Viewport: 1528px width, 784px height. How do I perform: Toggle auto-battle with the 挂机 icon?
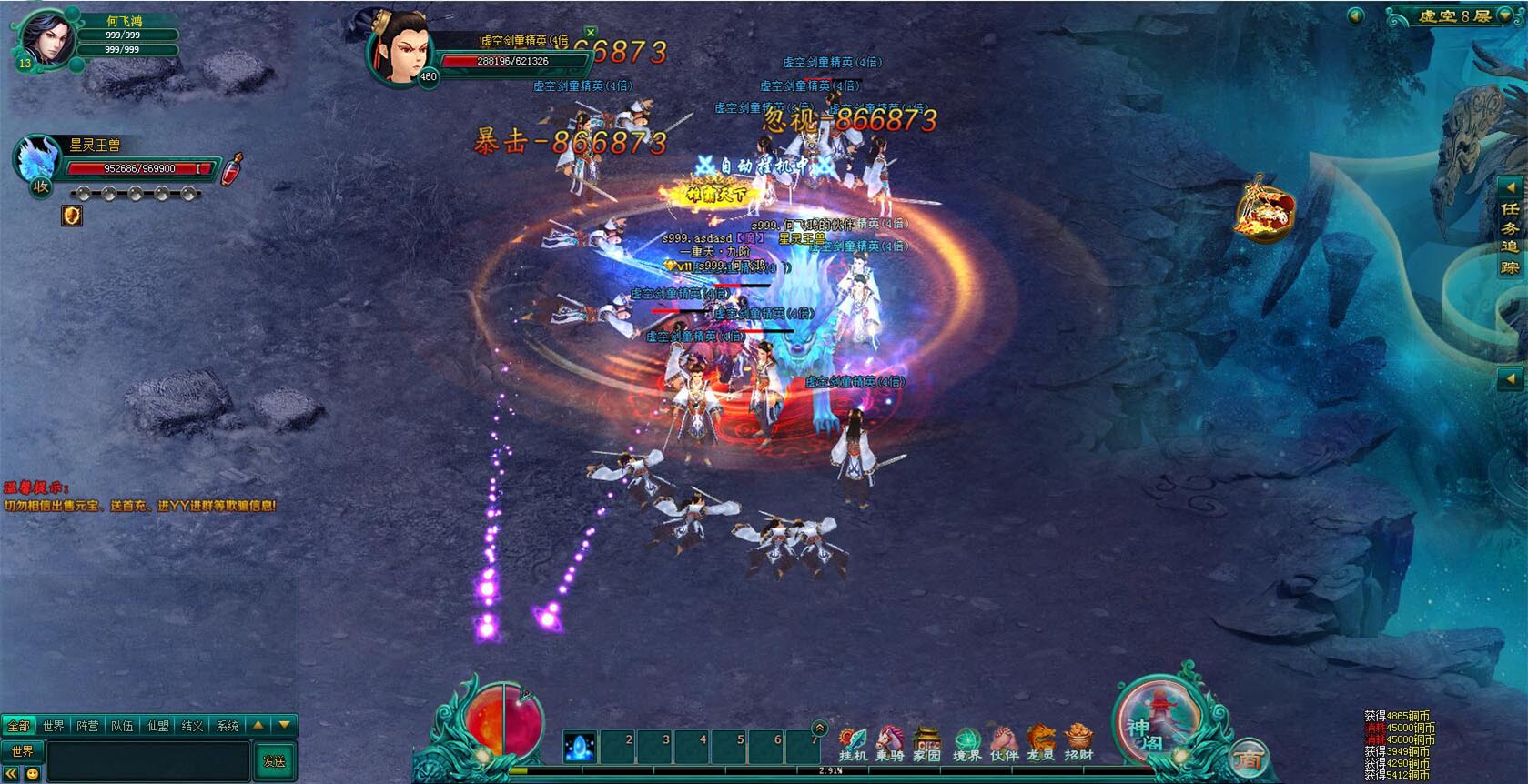point(853,744)
